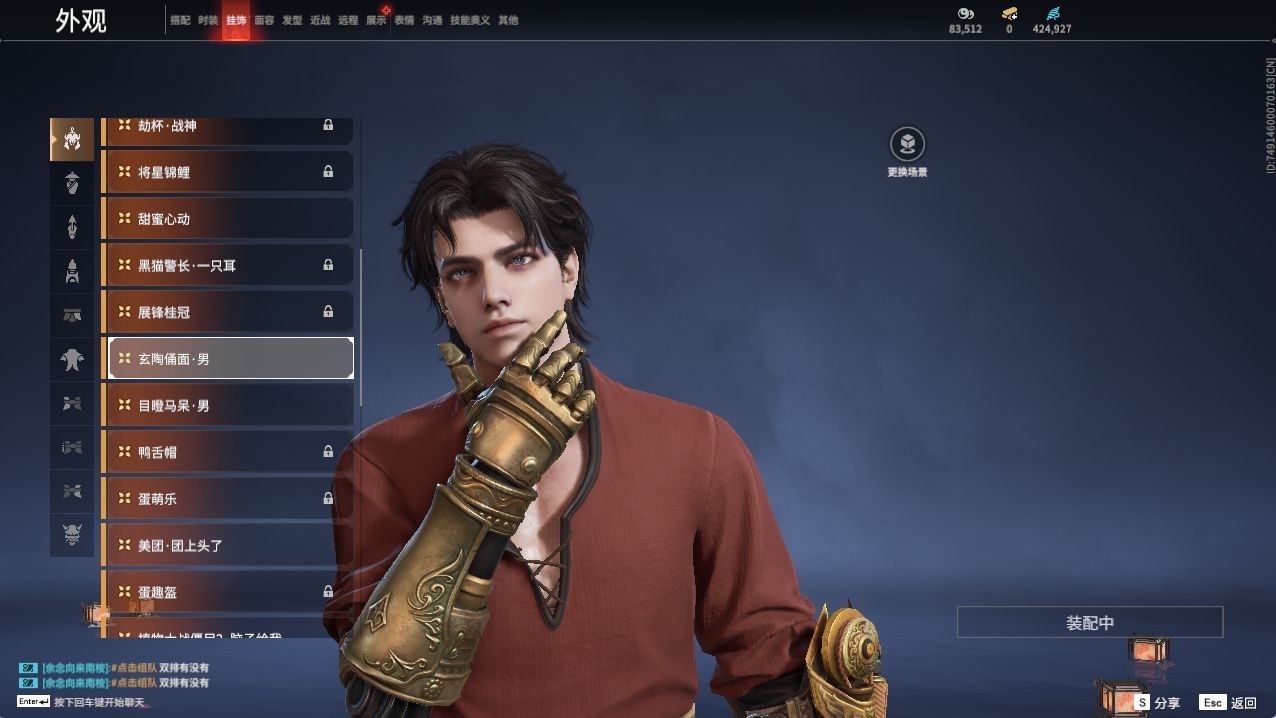Open the oni mask accessory category

click(72, 535)
